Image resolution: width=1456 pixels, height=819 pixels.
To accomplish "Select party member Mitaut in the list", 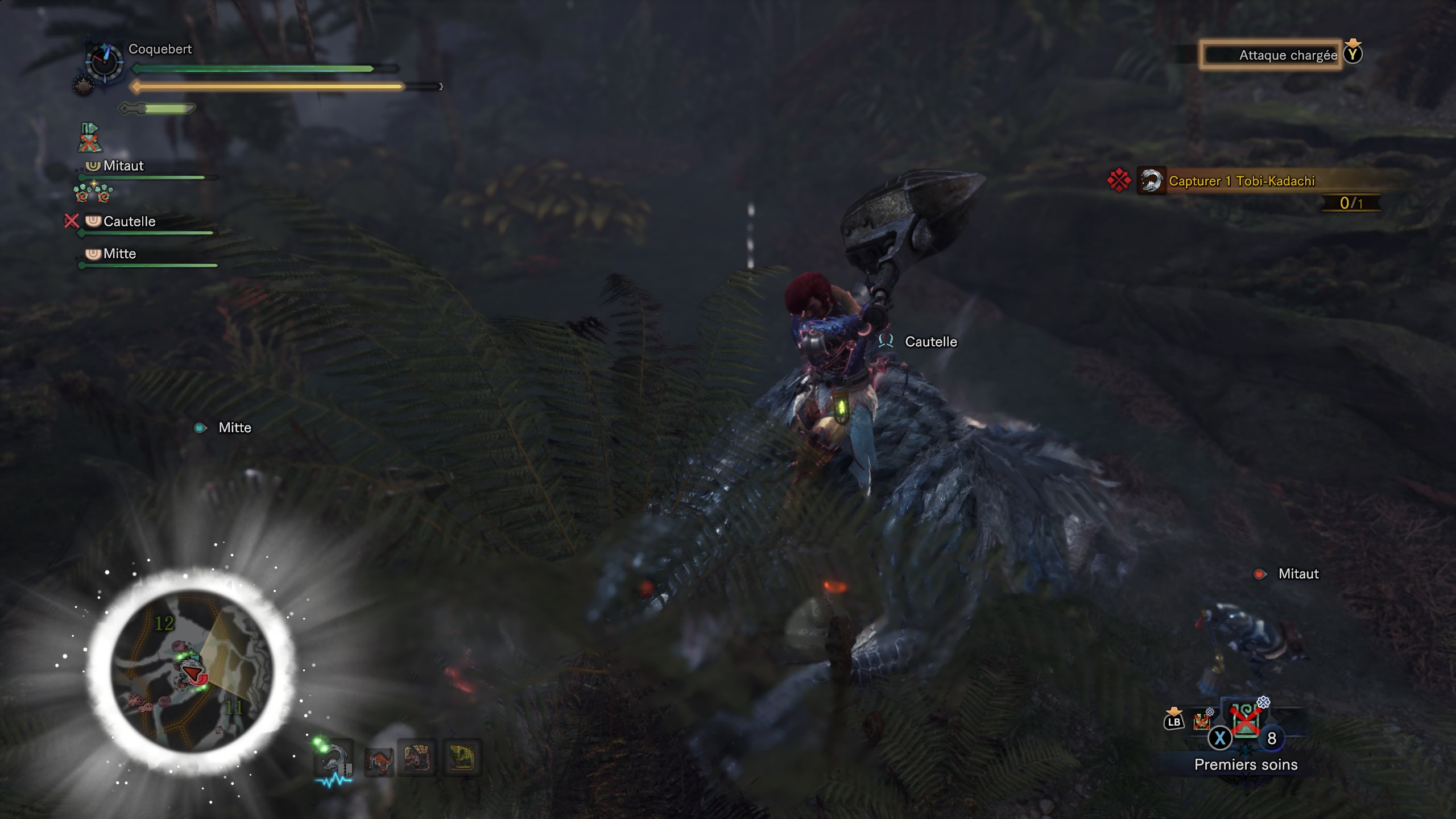I will coord(123,166).
